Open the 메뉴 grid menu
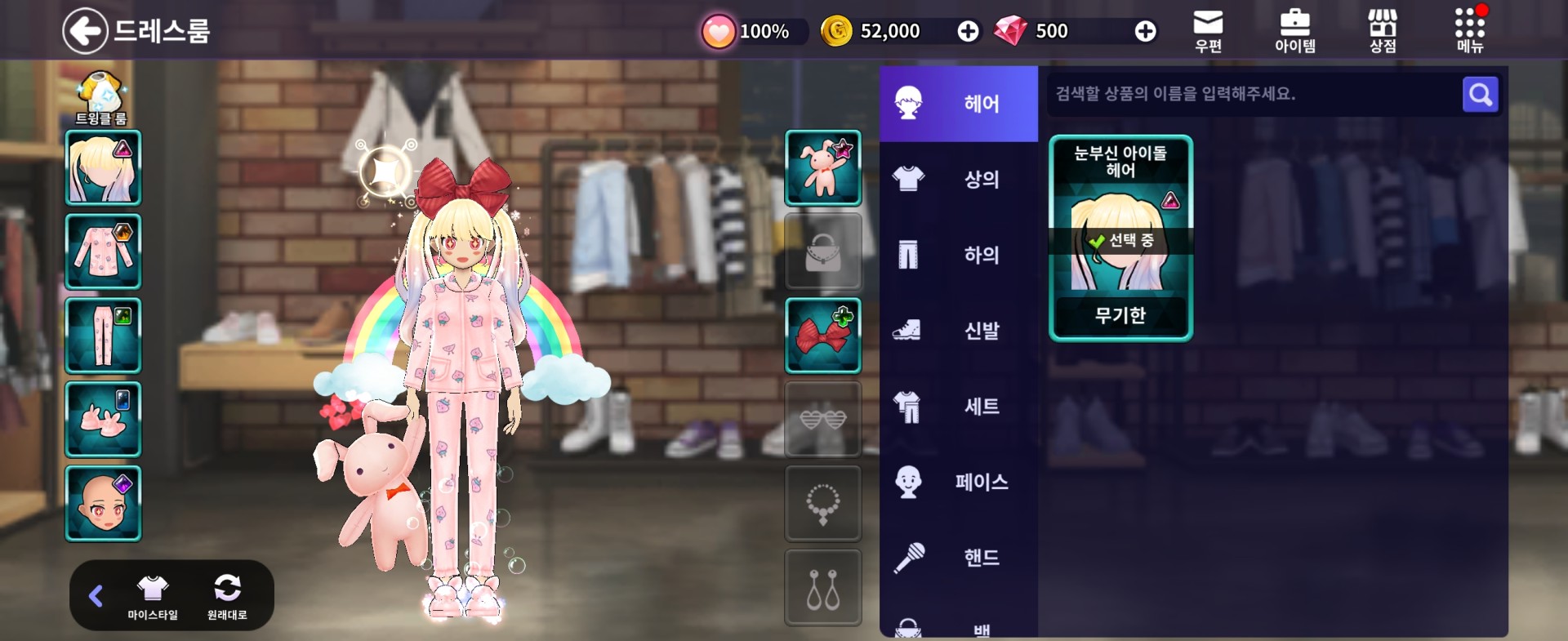Viewport: 1568px width, 641px height. tap(1469, 31)
